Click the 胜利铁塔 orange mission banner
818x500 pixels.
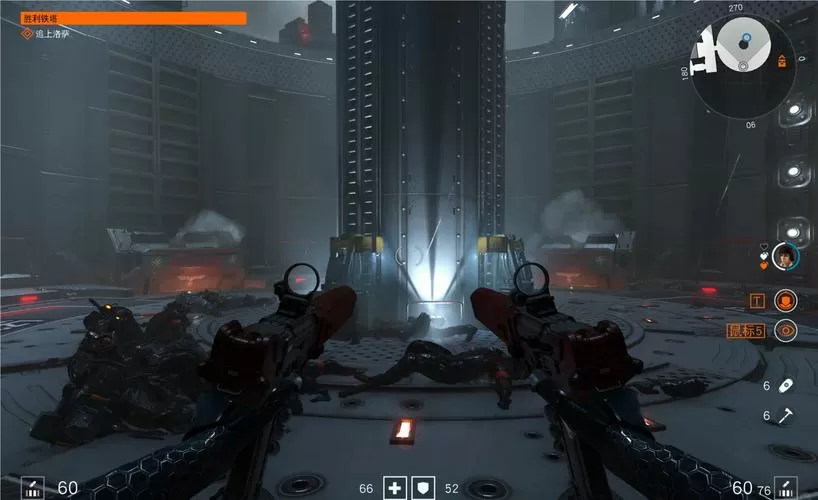[x=134, y=17]
